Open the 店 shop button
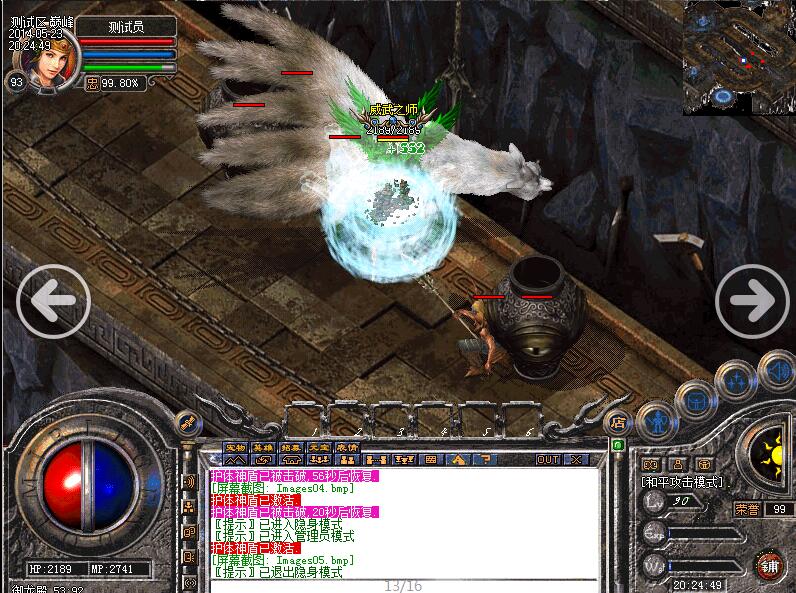796x593 pixels. pos(618,421)
